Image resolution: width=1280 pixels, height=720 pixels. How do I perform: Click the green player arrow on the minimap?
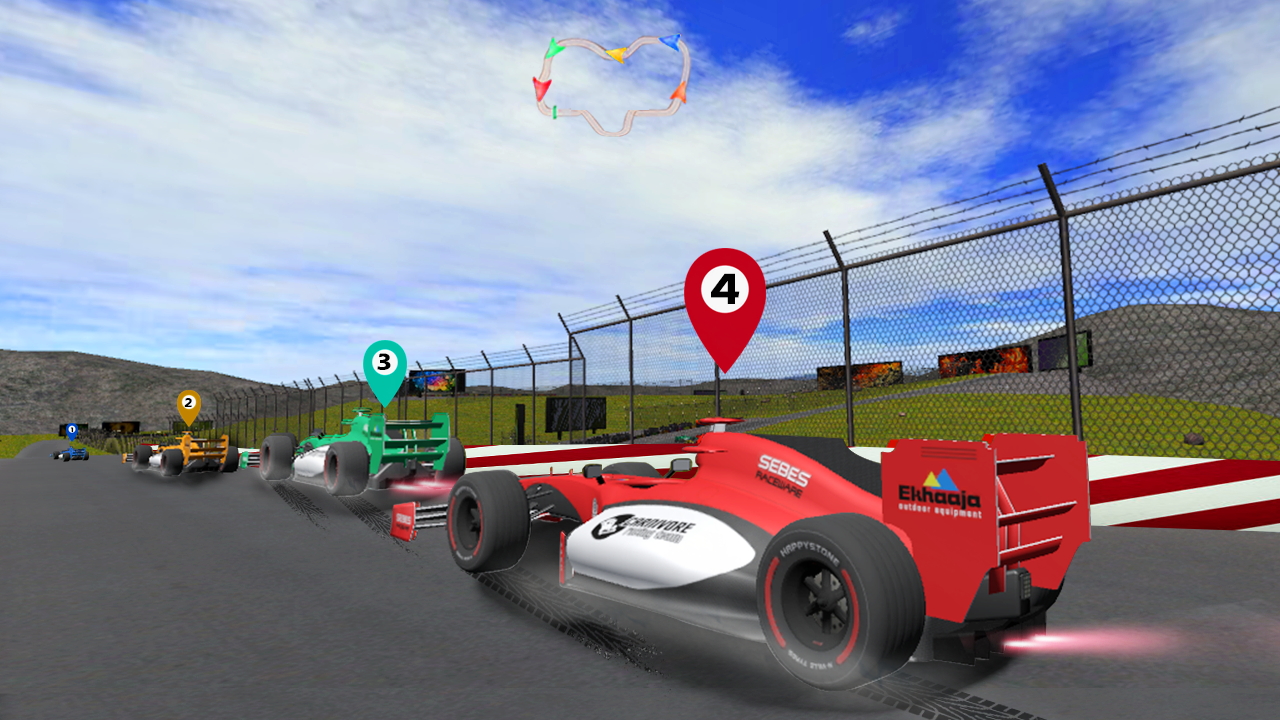(555, 48)
